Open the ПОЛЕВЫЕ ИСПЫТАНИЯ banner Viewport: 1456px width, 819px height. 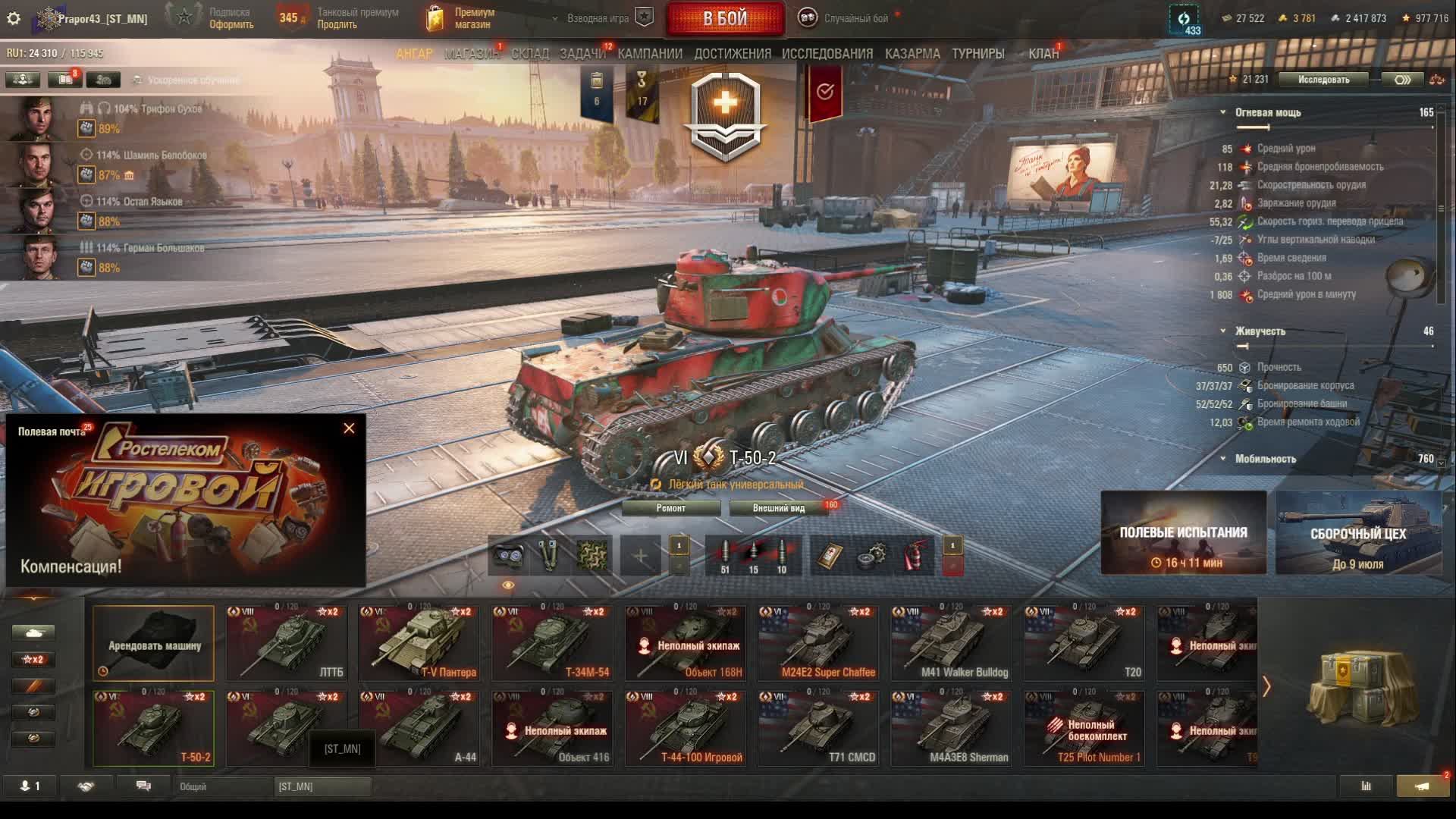1183,533
